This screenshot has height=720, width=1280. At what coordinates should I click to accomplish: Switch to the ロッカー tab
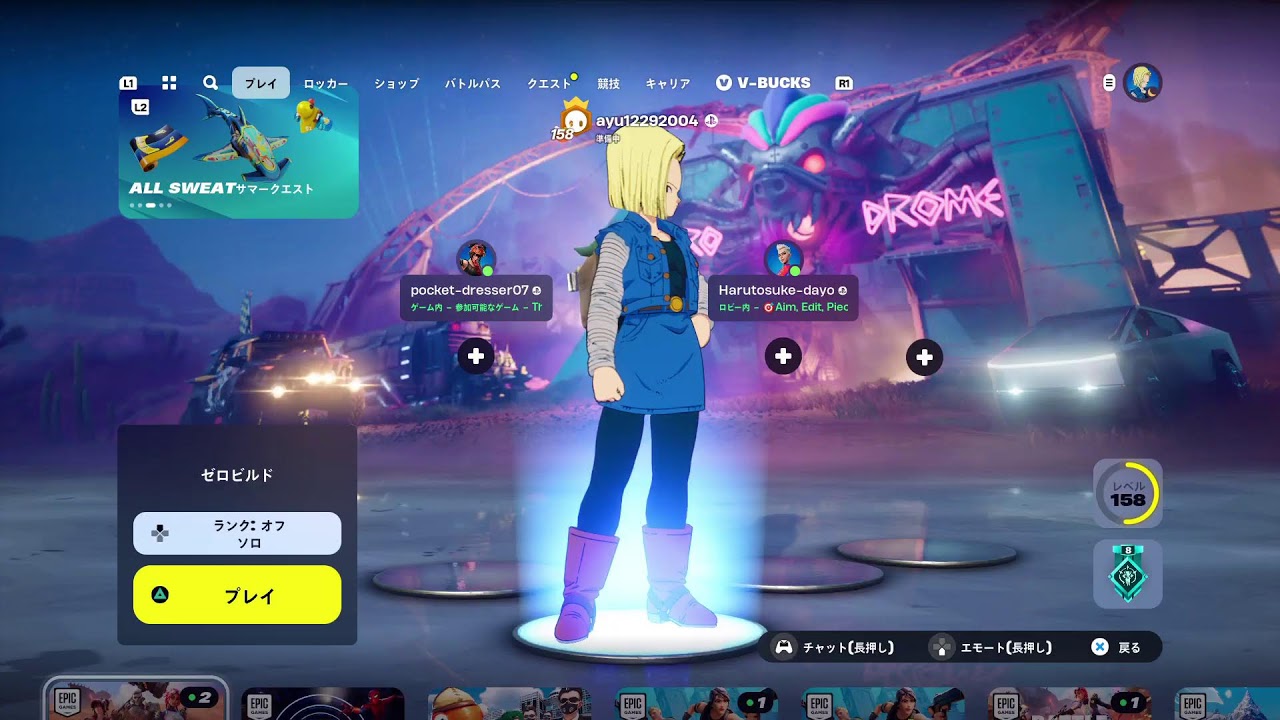pyautogui.click(x=326, y=84)
